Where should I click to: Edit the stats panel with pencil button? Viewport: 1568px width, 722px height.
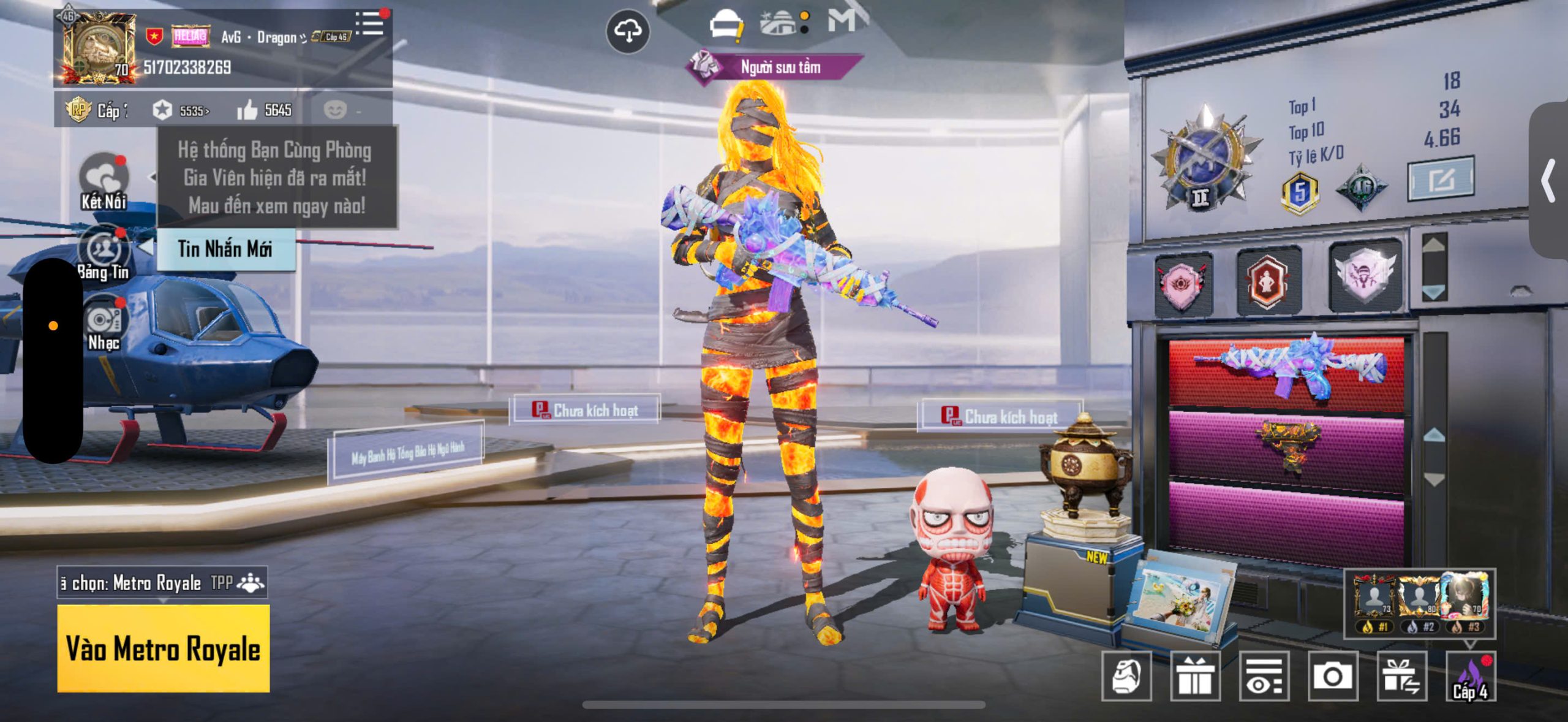pos(1441,180)
